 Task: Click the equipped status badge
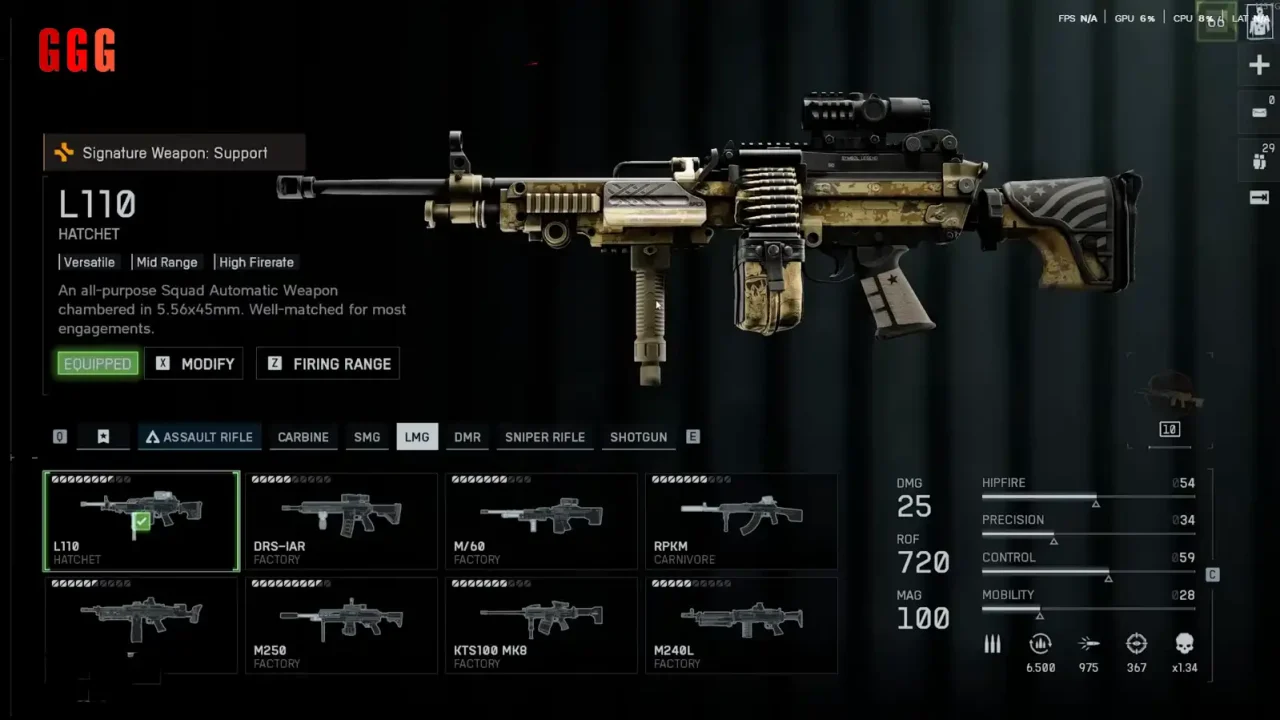click(97, 364)
